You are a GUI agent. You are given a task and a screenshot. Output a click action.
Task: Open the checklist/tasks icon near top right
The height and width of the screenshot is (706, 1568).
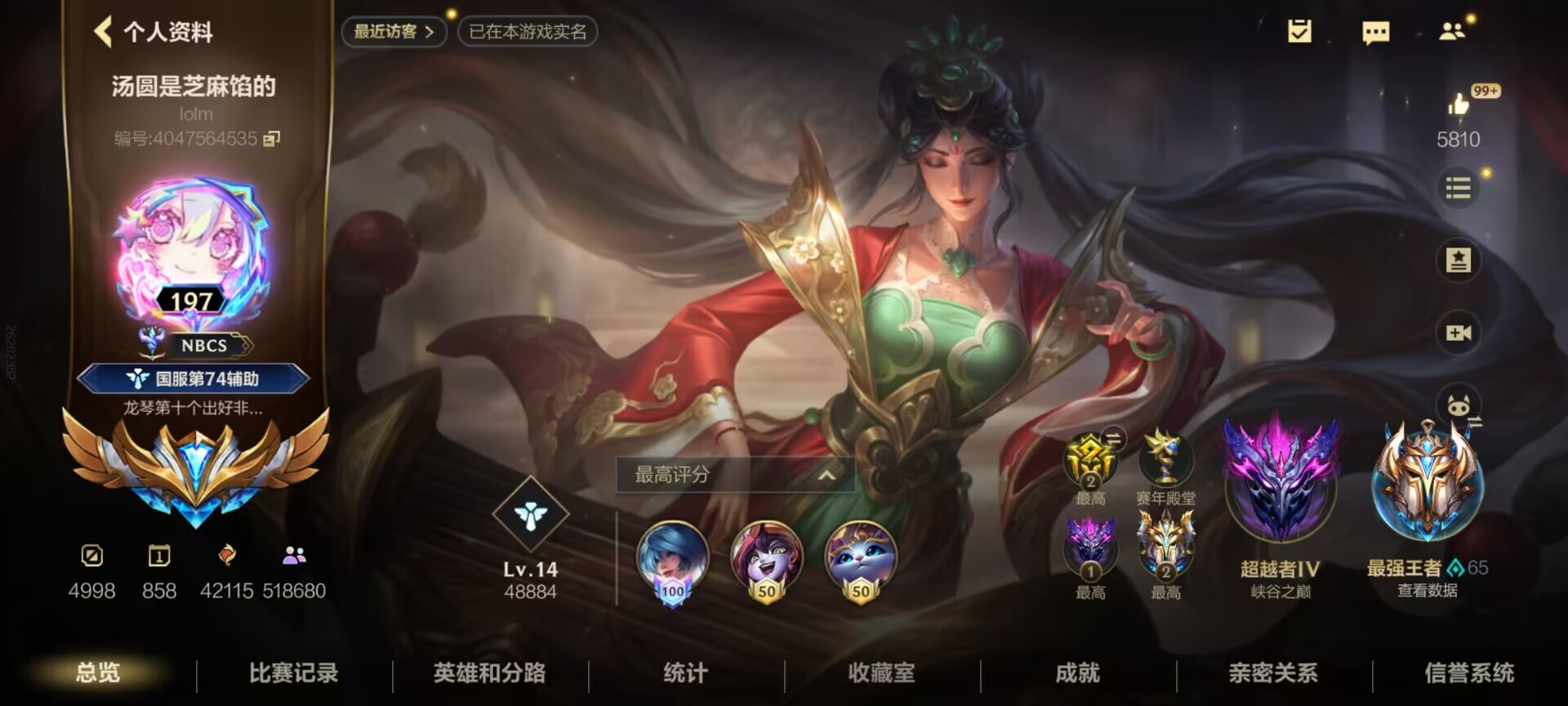(1298, 33)
